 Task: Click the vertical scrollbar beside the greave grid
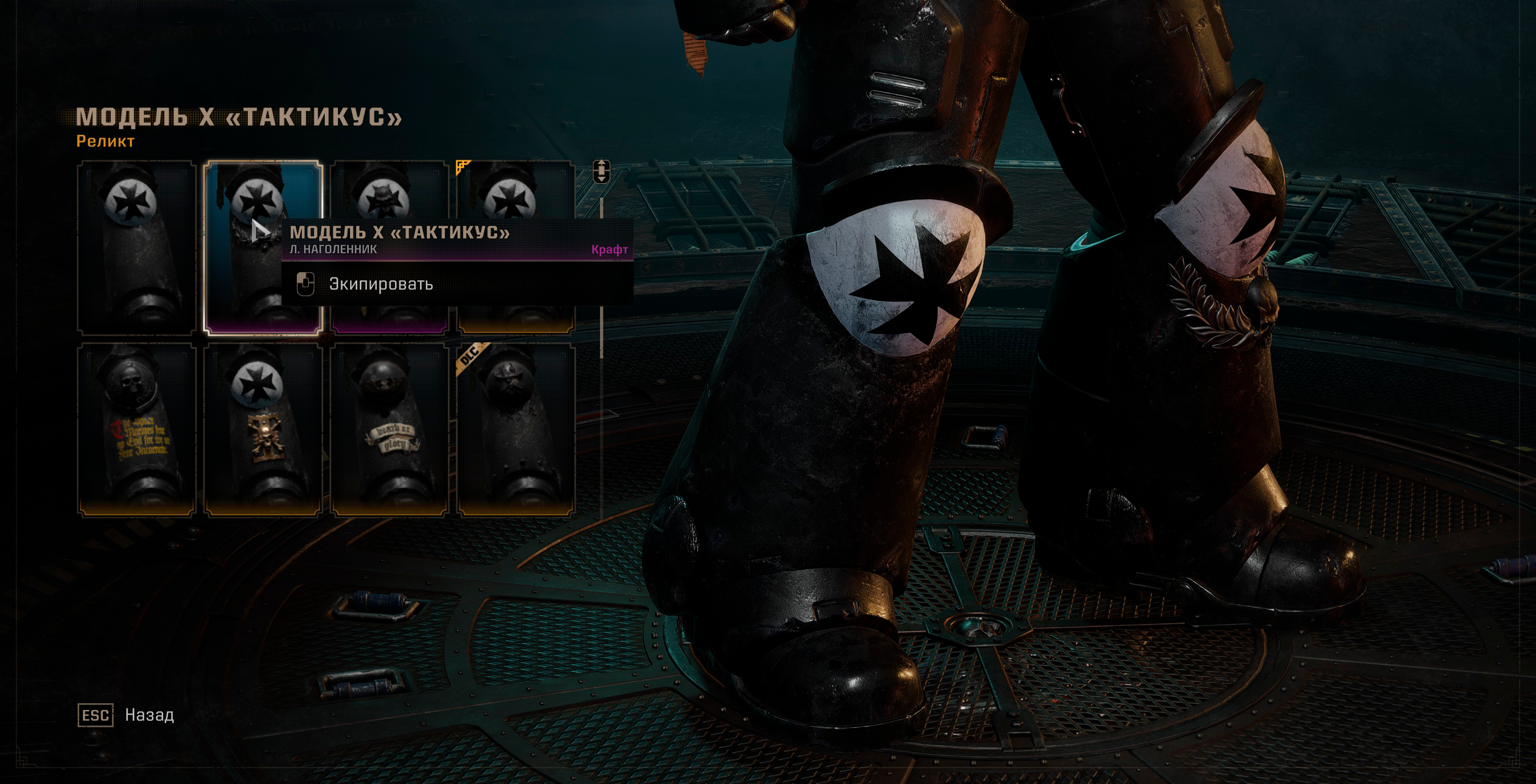pos(602,277)
